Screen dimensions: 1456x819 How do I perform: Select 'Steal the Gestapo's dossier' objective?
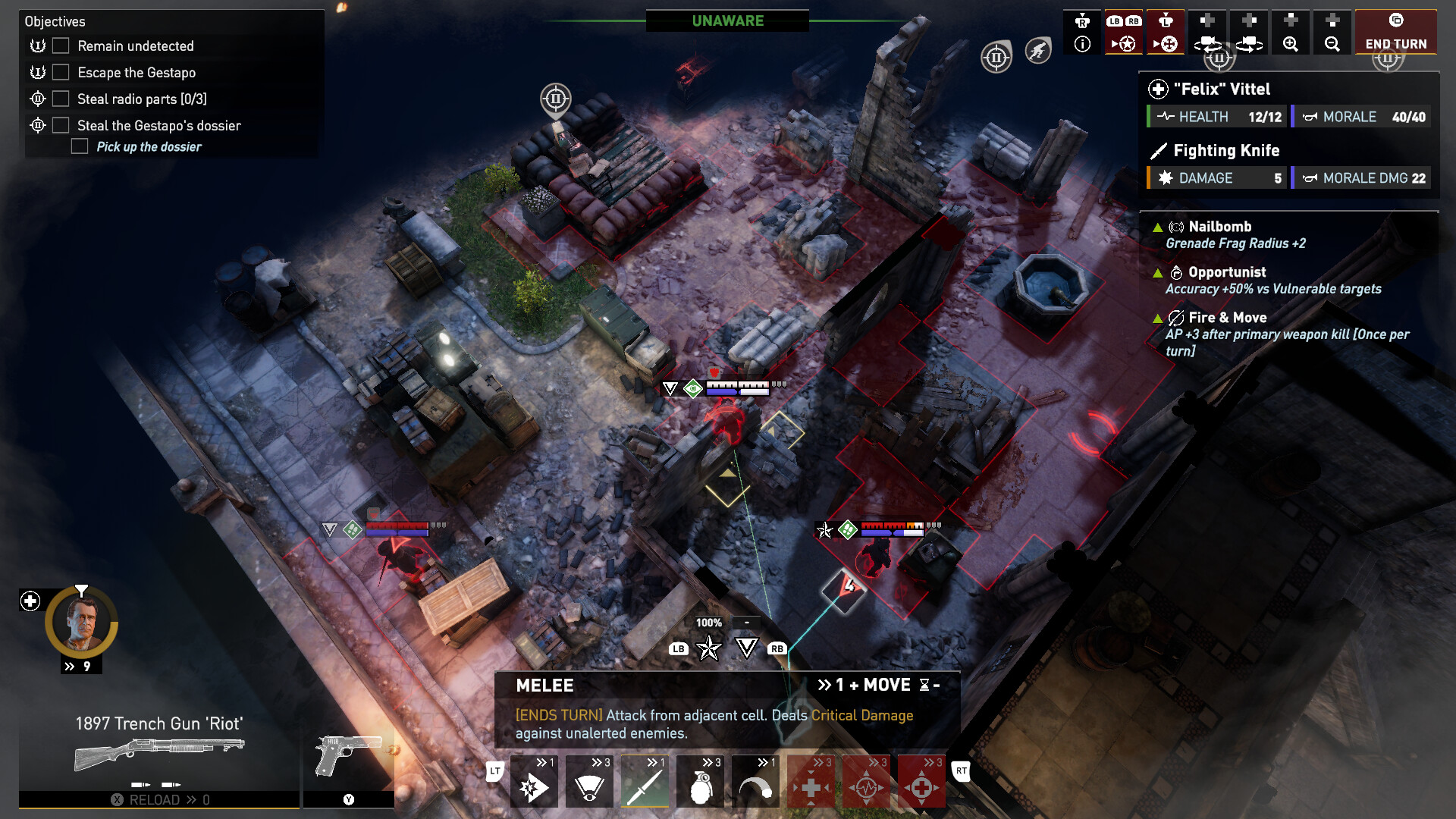coord(158,126)
